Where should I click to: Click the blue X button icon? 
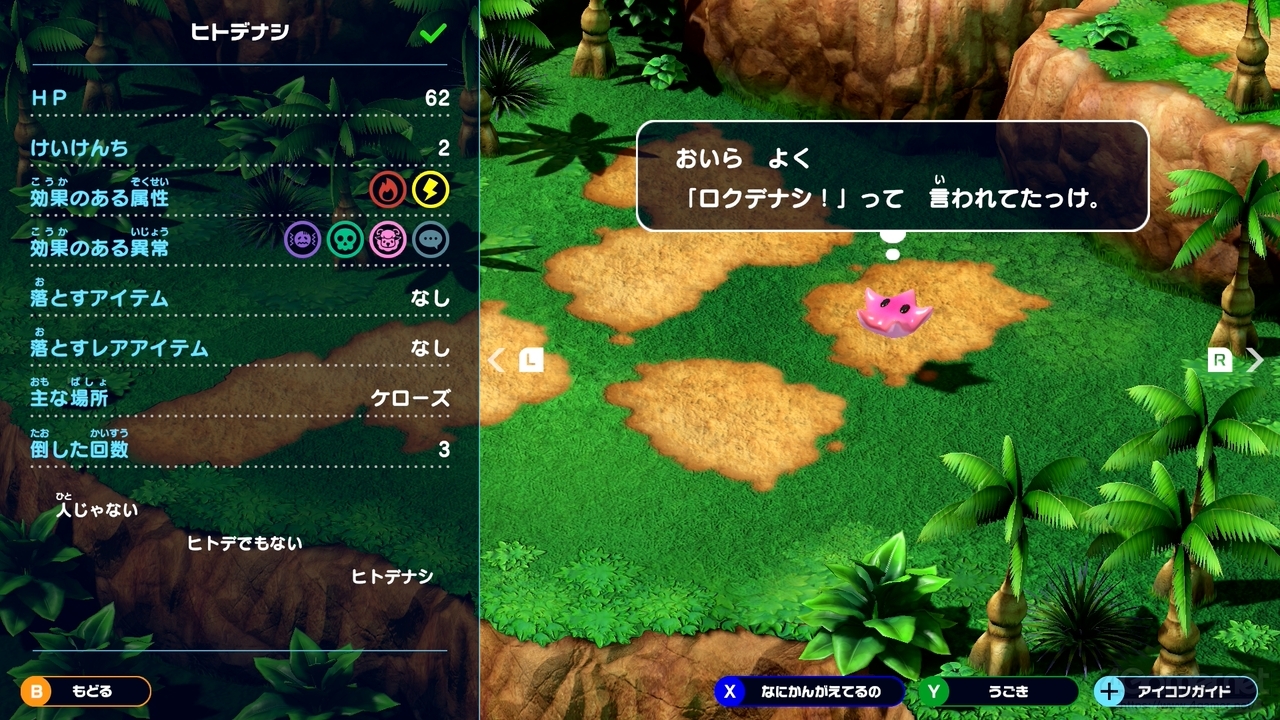click(x=728, y=691)
